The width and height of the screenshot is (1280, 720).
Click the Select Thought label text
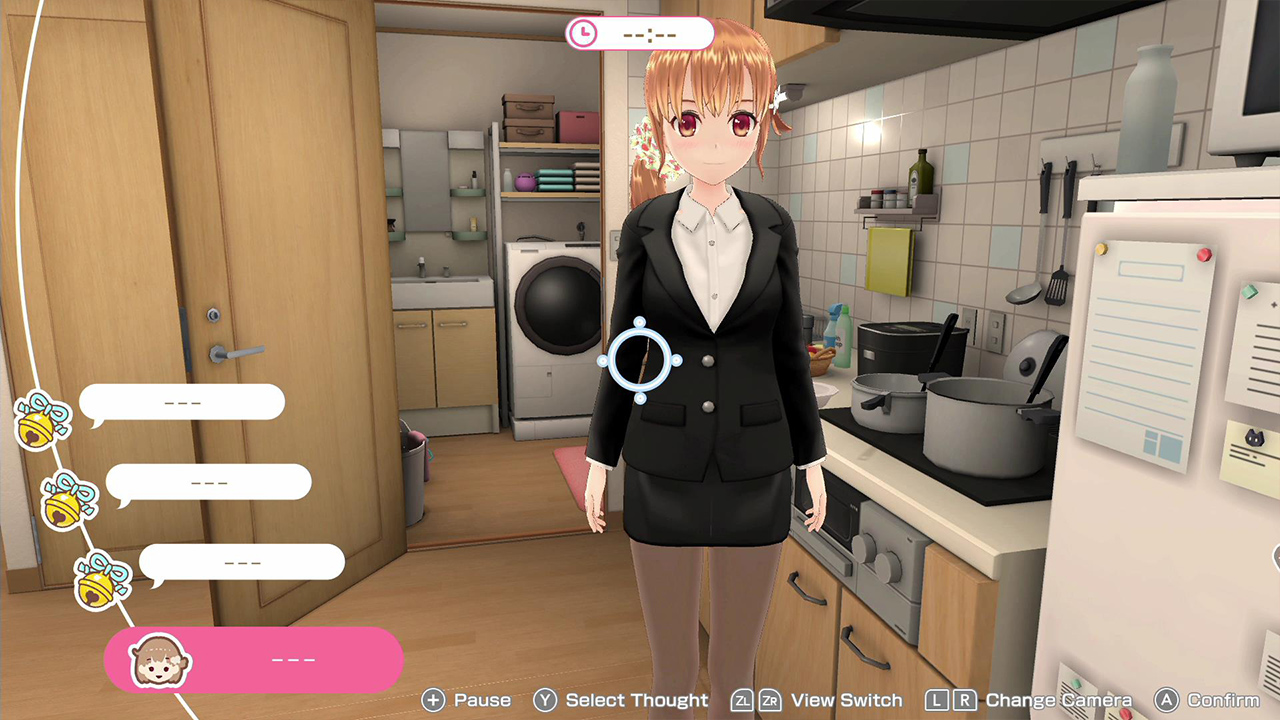[x=636, y=701]
